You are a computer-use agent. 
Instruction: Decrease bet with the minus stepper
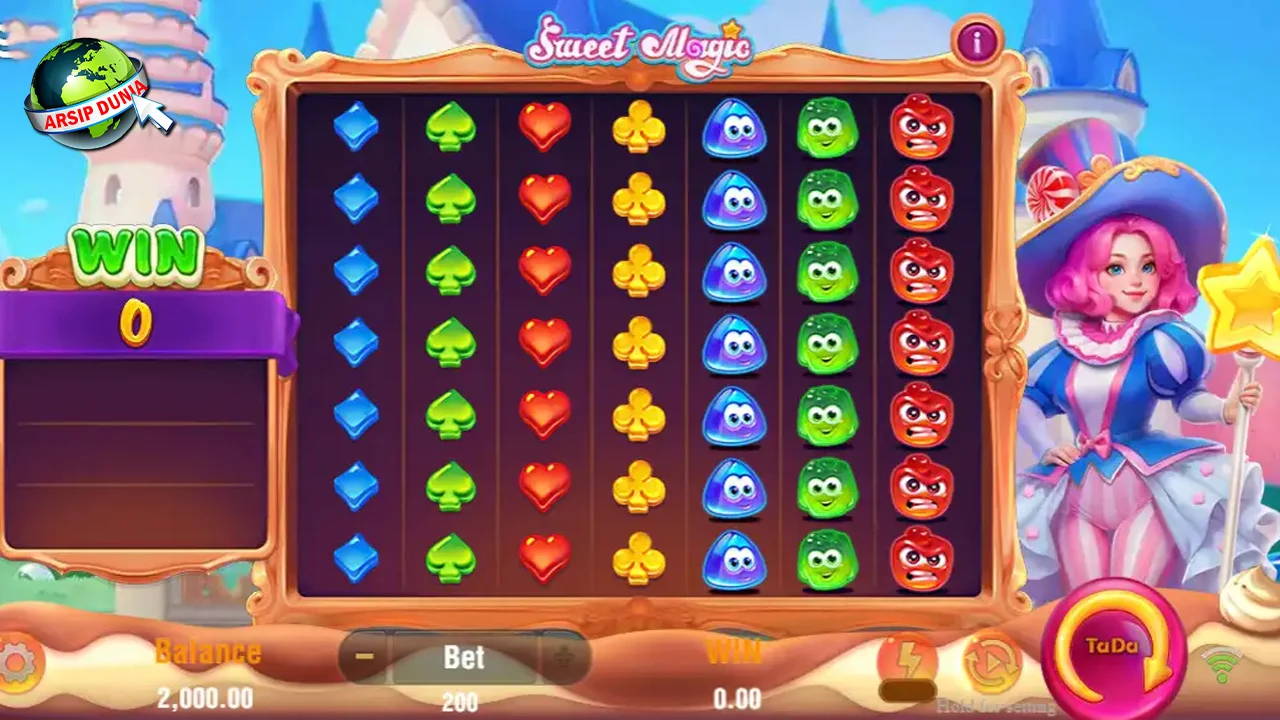364,657
